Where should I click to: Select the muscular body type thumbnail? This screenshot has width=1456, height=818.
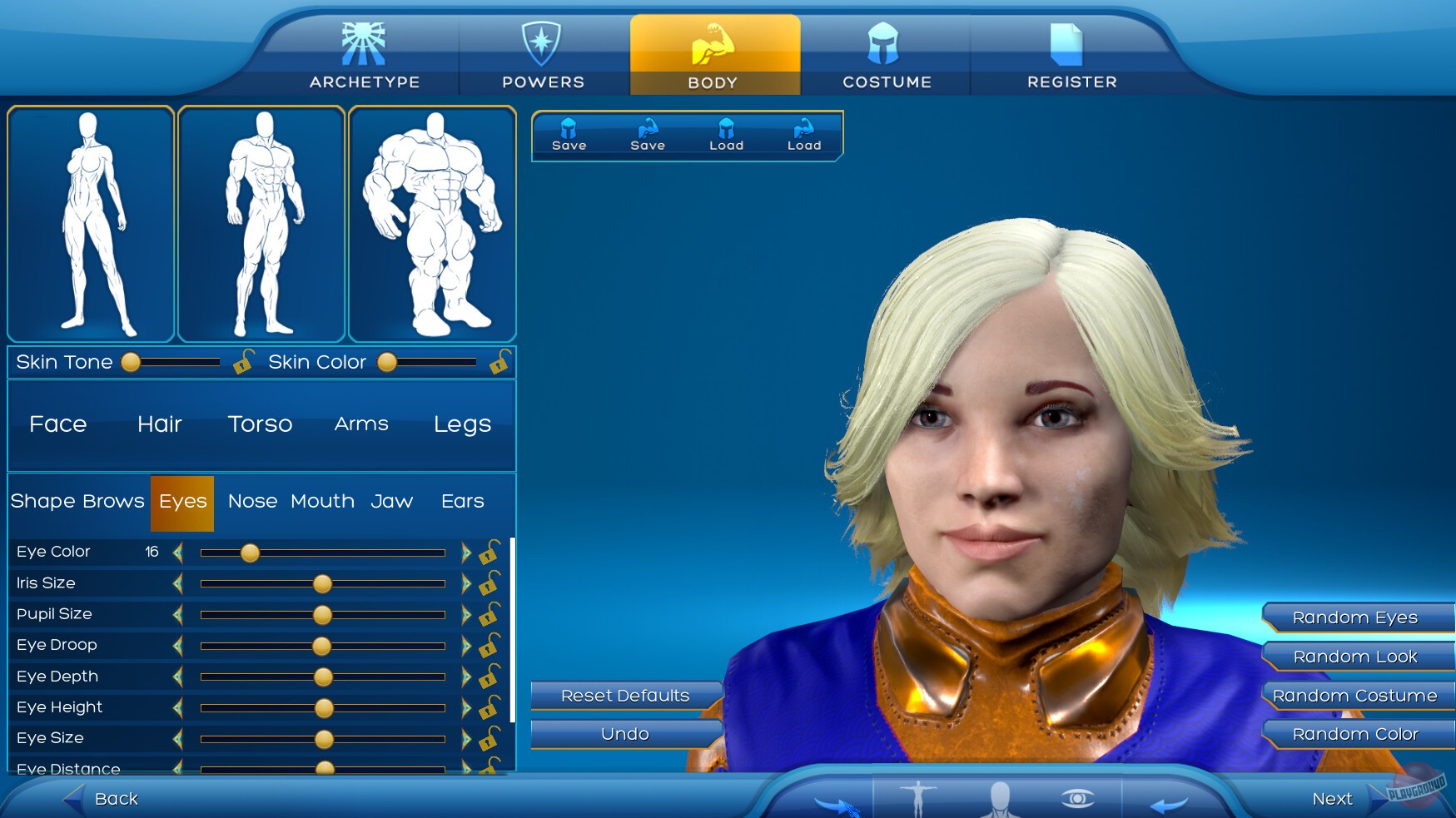click(x=433, y=223)
